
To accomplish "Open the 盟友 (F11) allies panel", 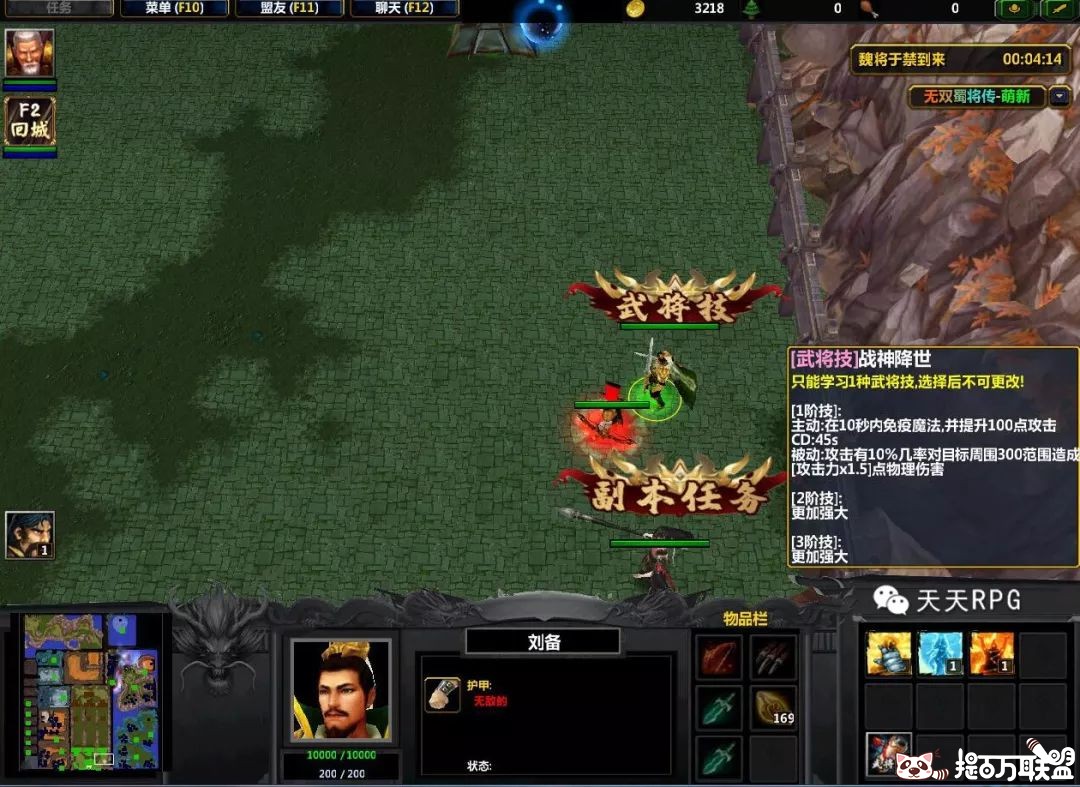I will (x=290, y=8).
